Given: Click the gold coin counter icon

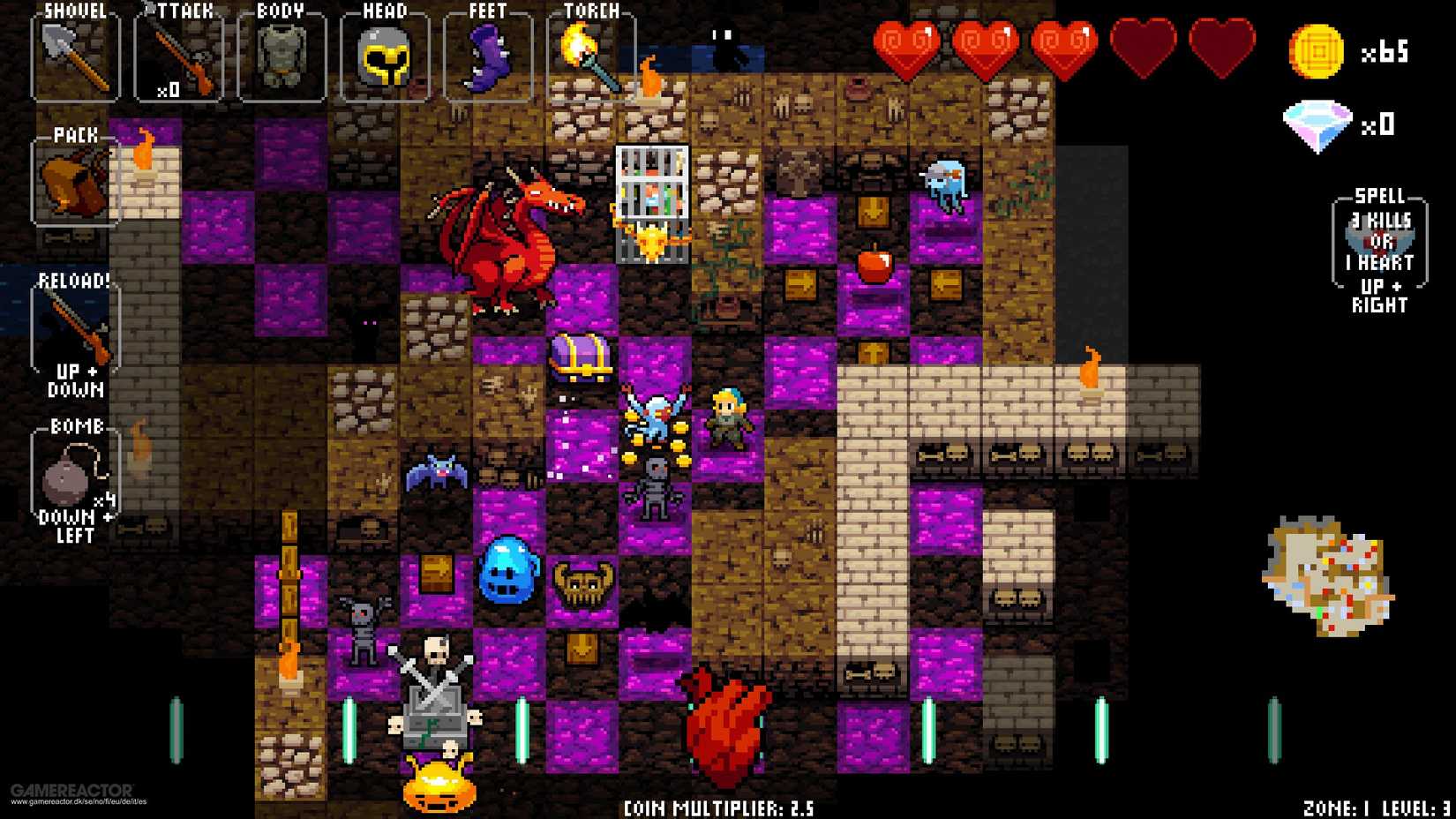Looking at the screenshot, I should (x=1317, y=51).
